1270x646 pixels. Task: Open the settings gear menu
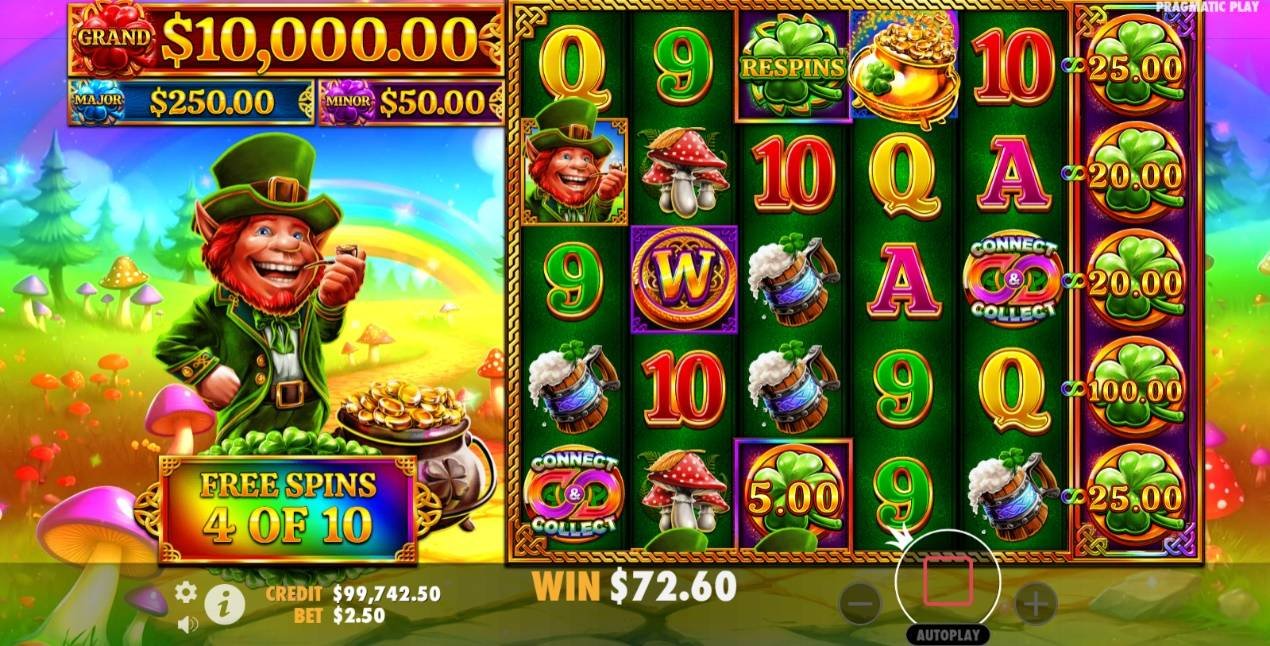point(186,592)
